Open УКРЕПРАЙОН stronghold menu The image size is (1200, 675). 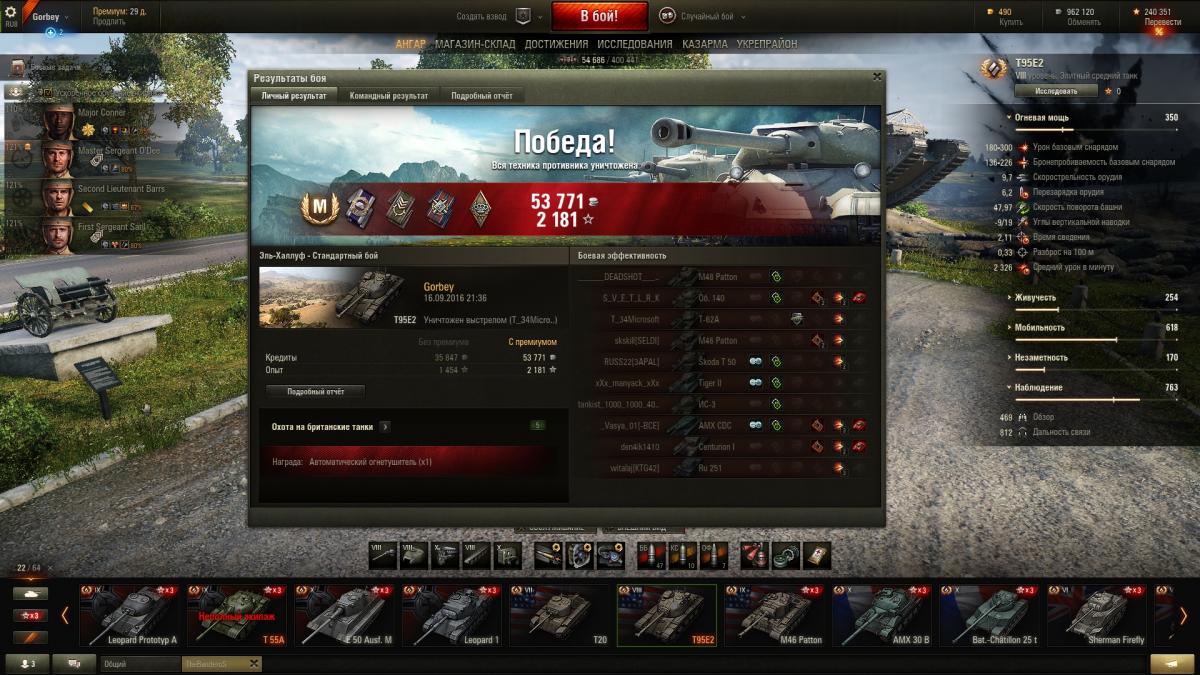(767, 44)
